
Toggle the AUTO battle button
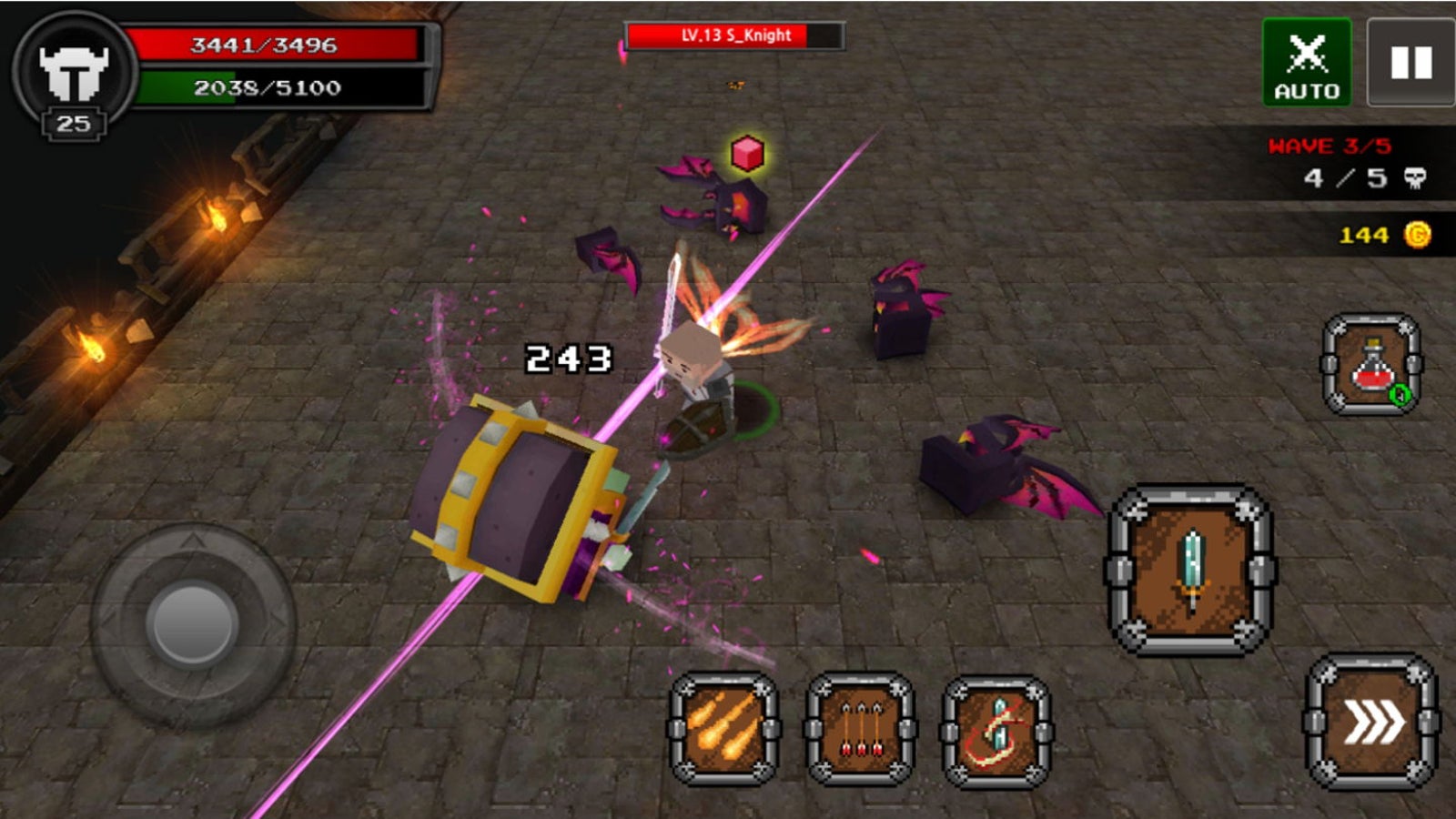[1307, 62]
